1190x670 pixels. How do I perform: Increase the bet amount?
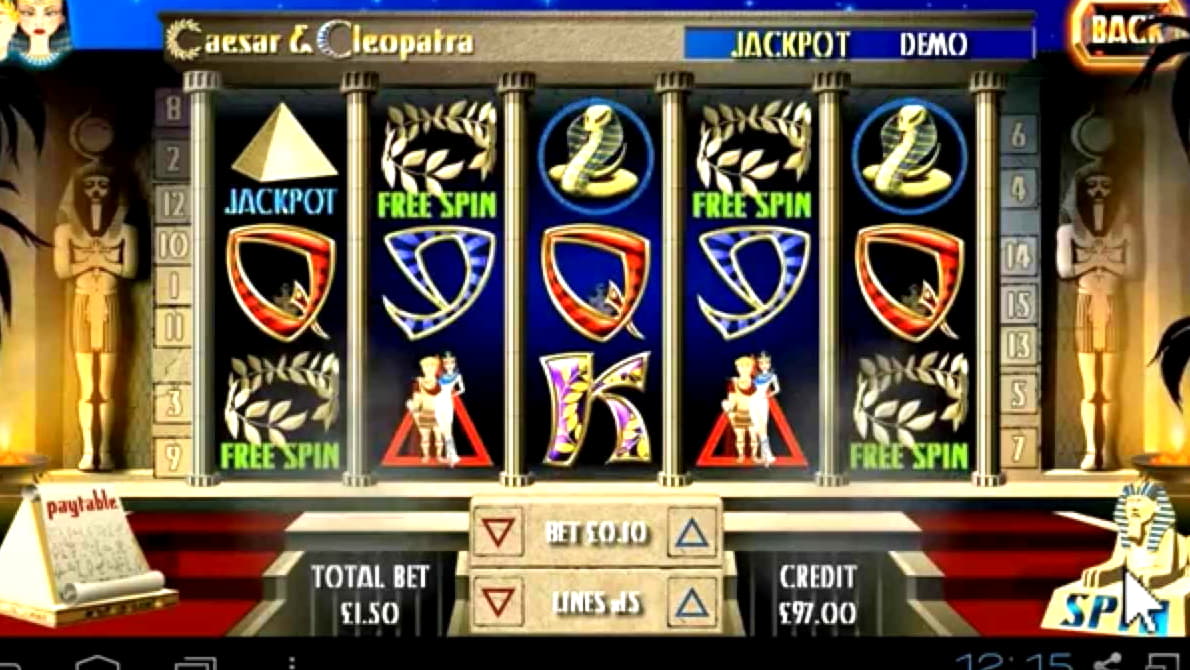point(692,532)
